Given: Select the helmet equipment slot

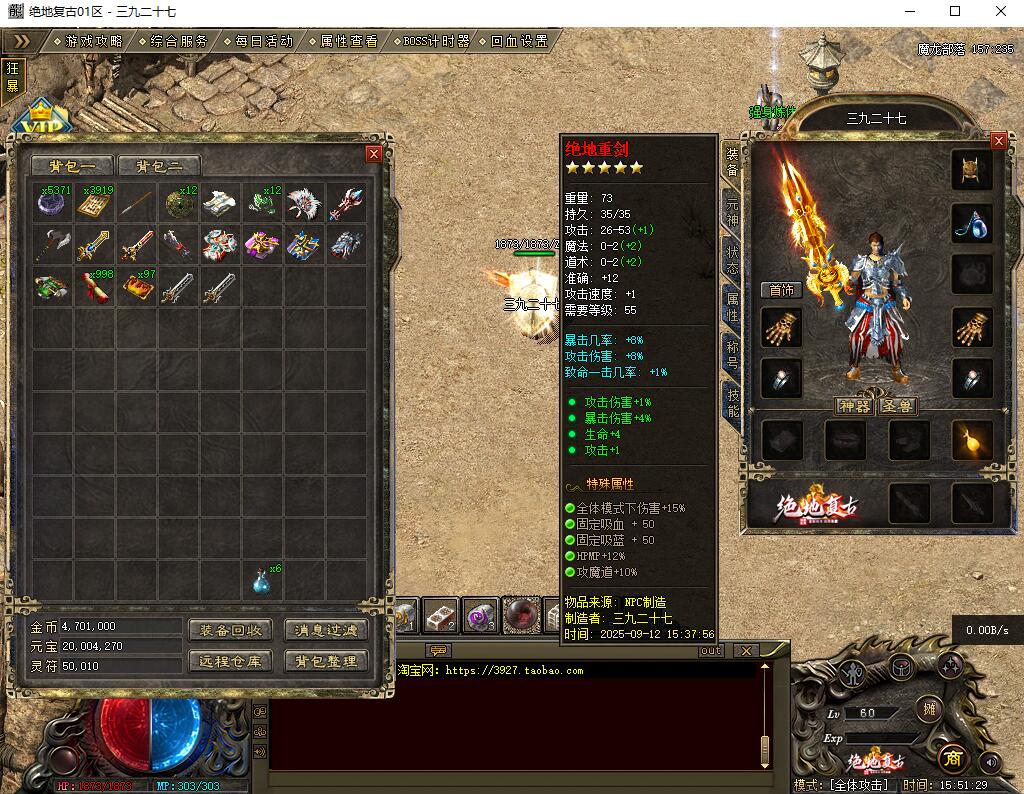Looking at the screenshot, I should click(x=970, y=170).
